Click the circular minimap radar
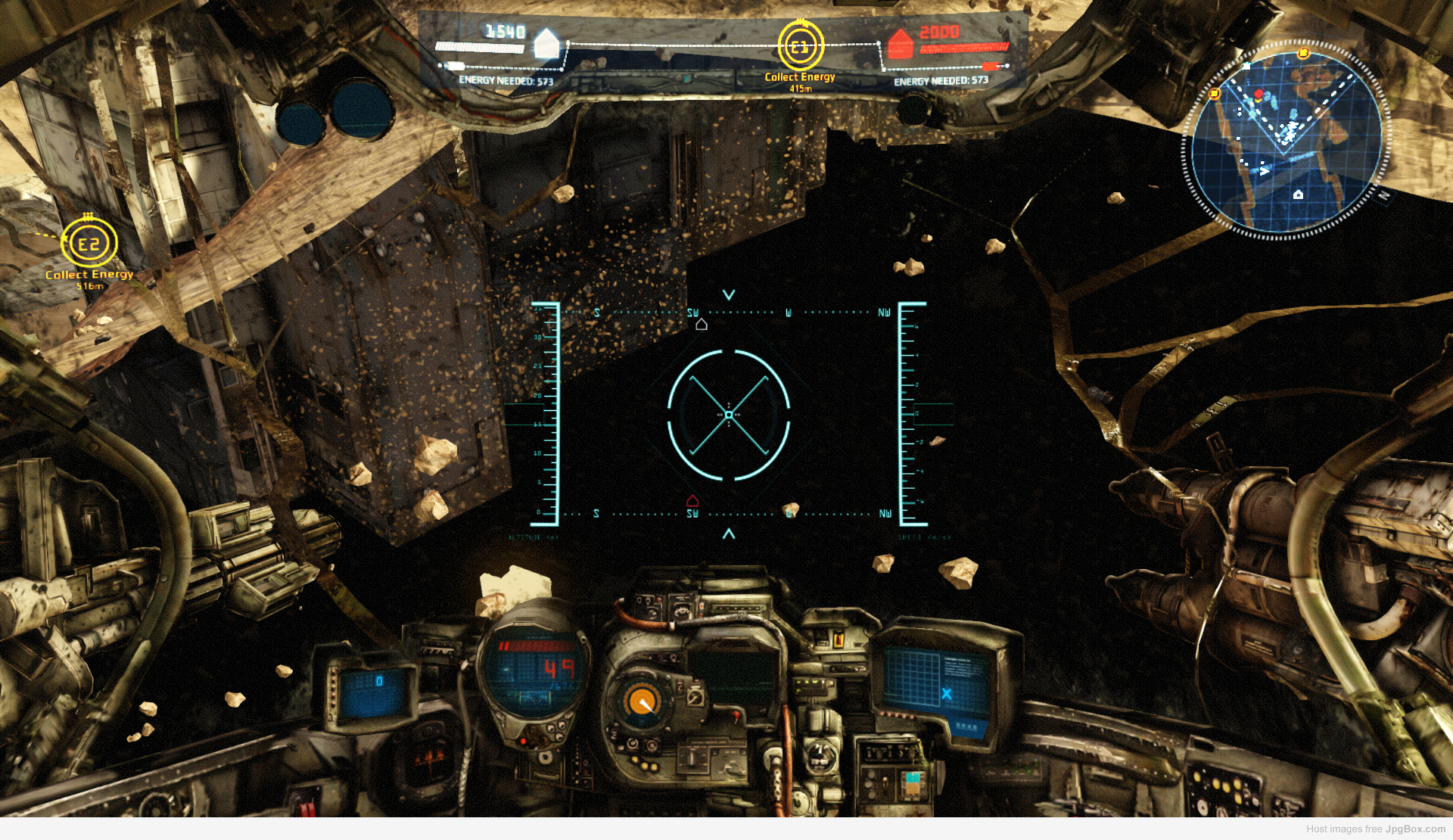 [1285, 140]
